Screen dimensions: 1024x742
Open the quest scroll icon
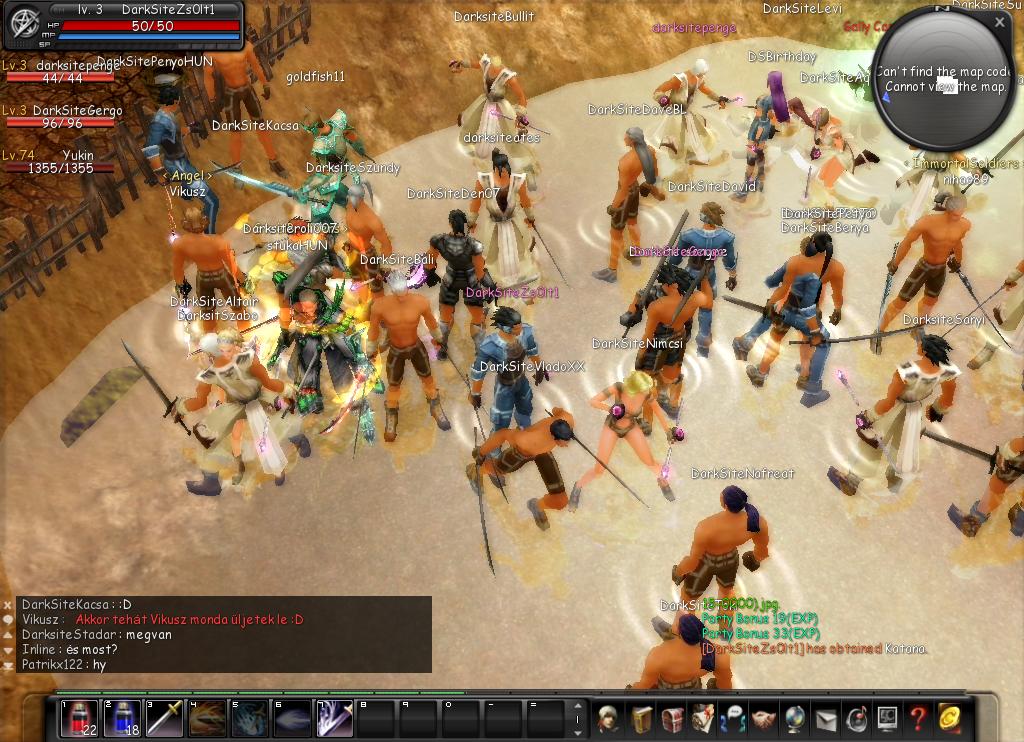(702, 718)
